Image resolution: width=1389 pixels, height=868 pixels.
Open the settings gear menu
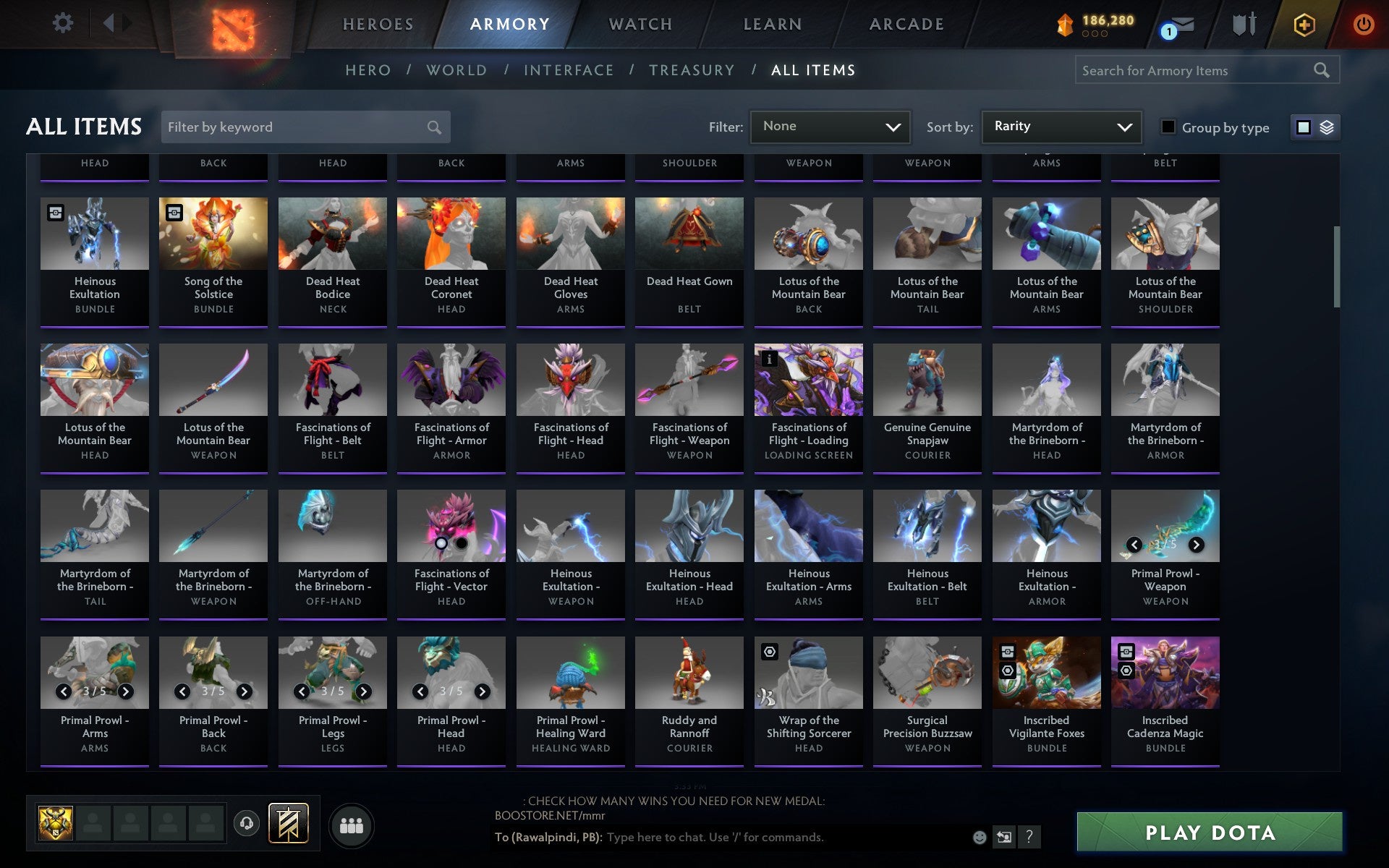[64, 22]
